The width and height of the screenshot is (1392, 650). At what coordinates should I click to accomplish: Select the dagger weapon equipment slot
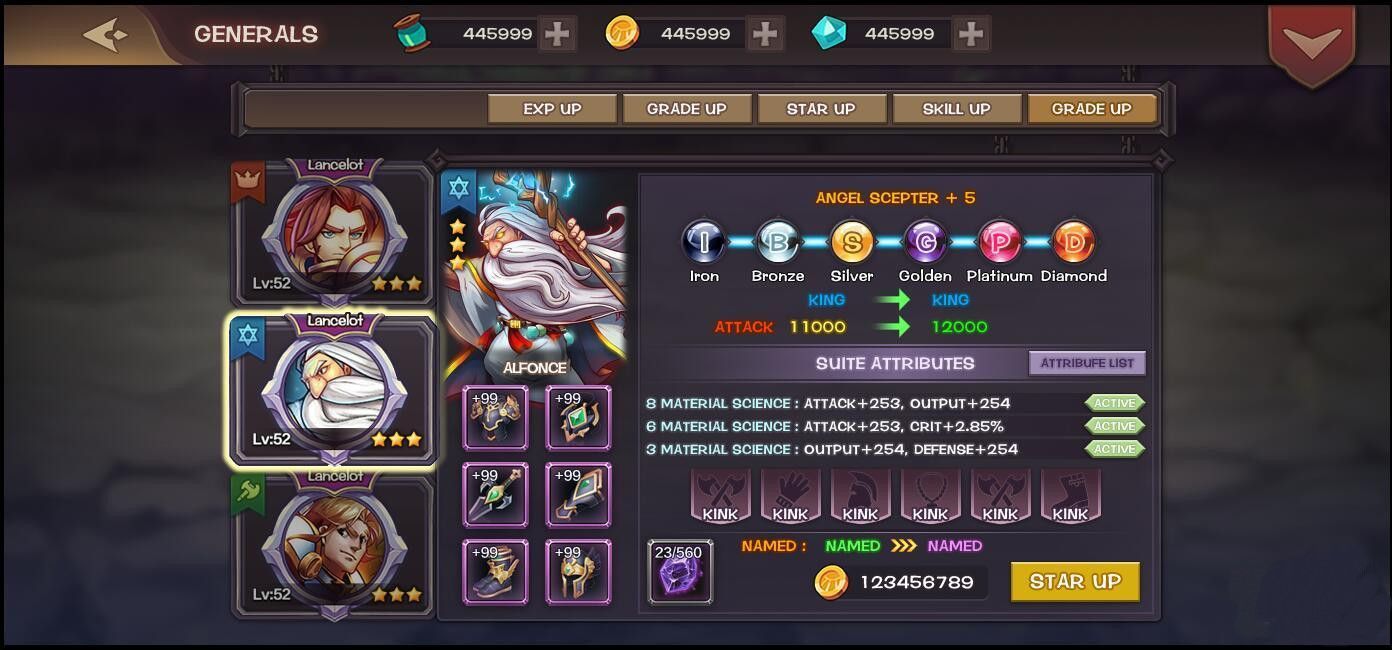[x=495, y=494]
